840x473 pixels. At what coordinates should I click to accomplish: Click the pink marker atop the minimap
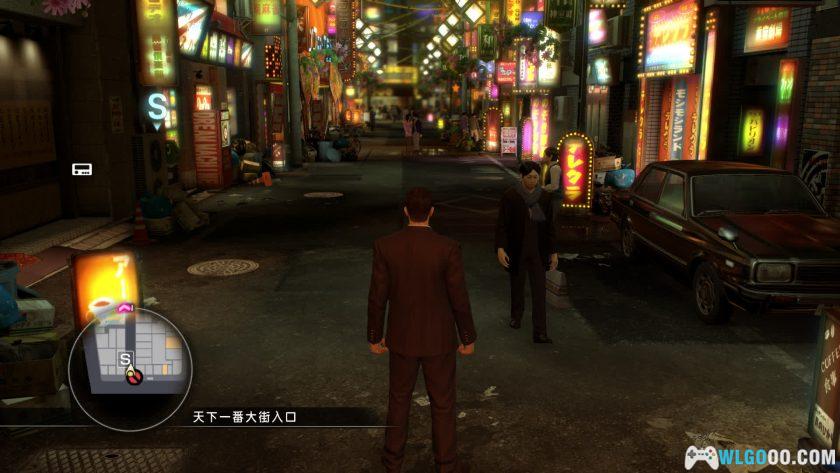coord(126,305)
